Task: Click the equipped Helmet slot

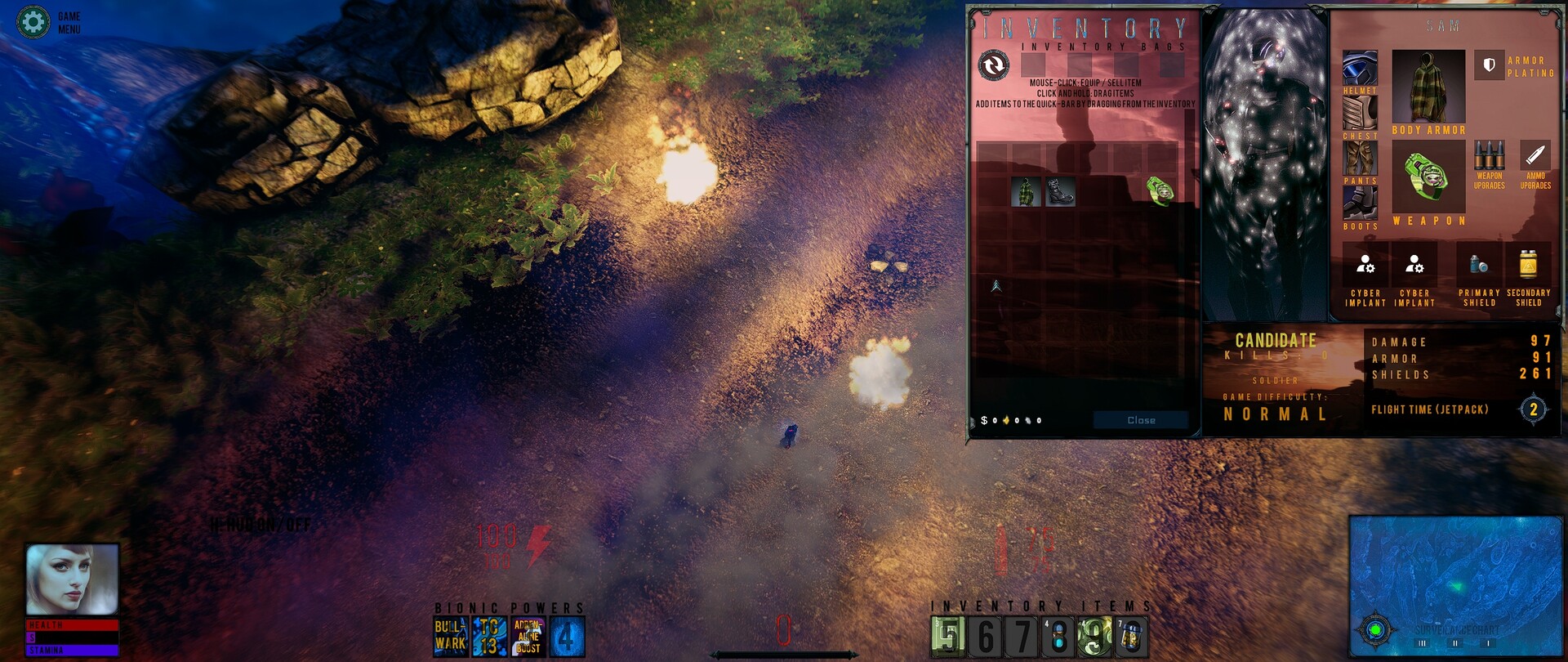Action: [x=1360, y=68]
